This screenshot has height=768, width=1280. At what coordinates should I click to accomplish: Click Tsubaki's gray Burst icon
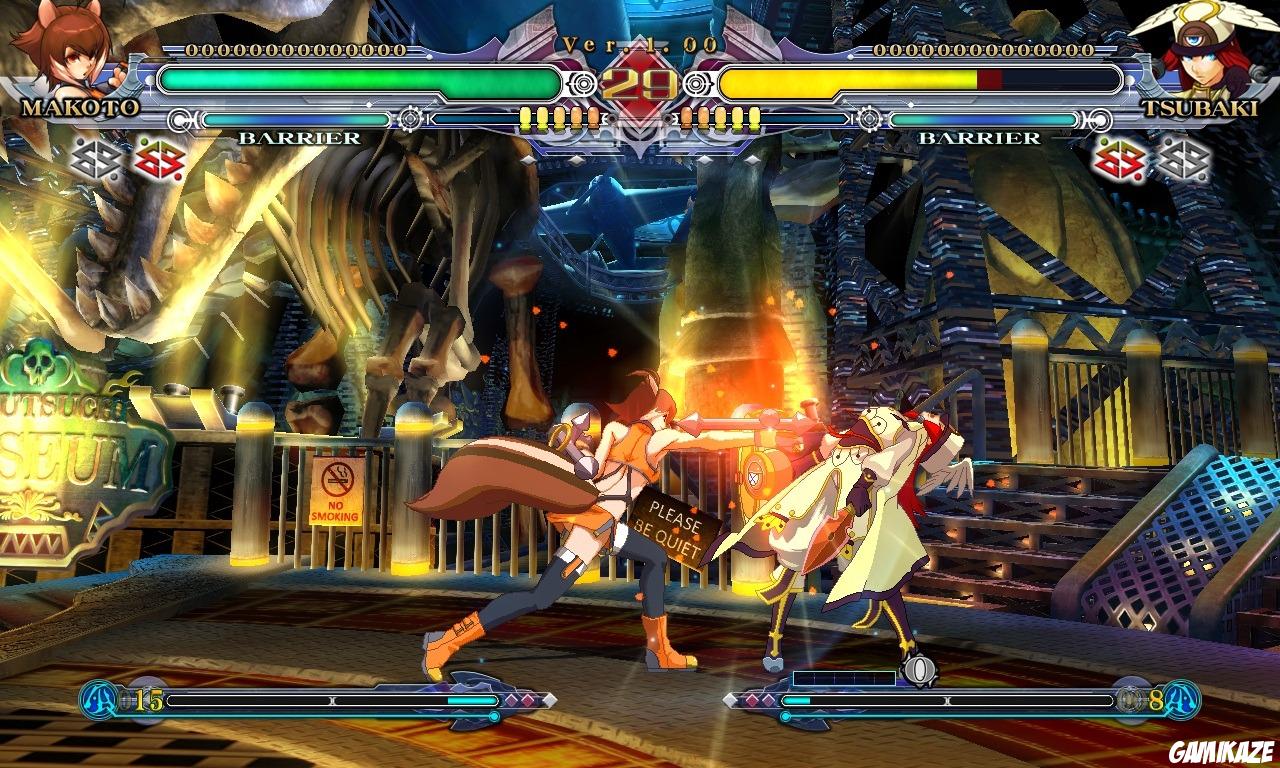click(1185, 159)
